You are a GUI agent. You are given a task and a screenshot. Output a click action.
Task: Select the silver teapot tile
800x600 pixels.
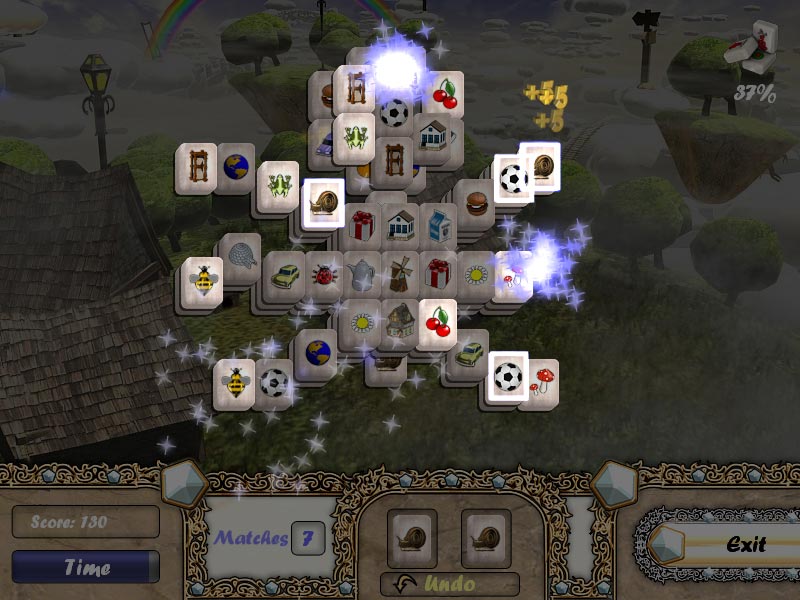click(x=361, y=273)
